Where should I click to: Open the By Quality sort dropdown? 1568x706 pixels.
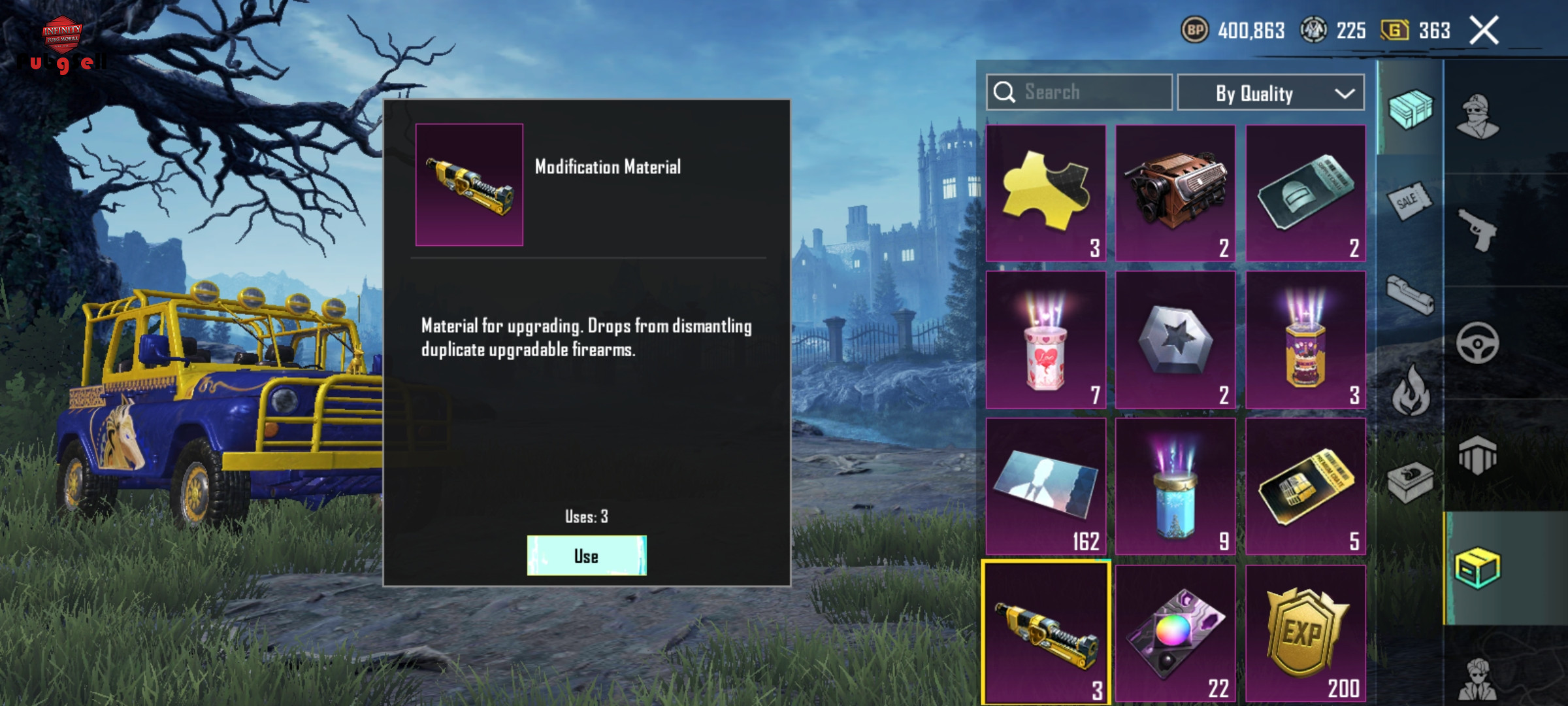coord(1270,93)
